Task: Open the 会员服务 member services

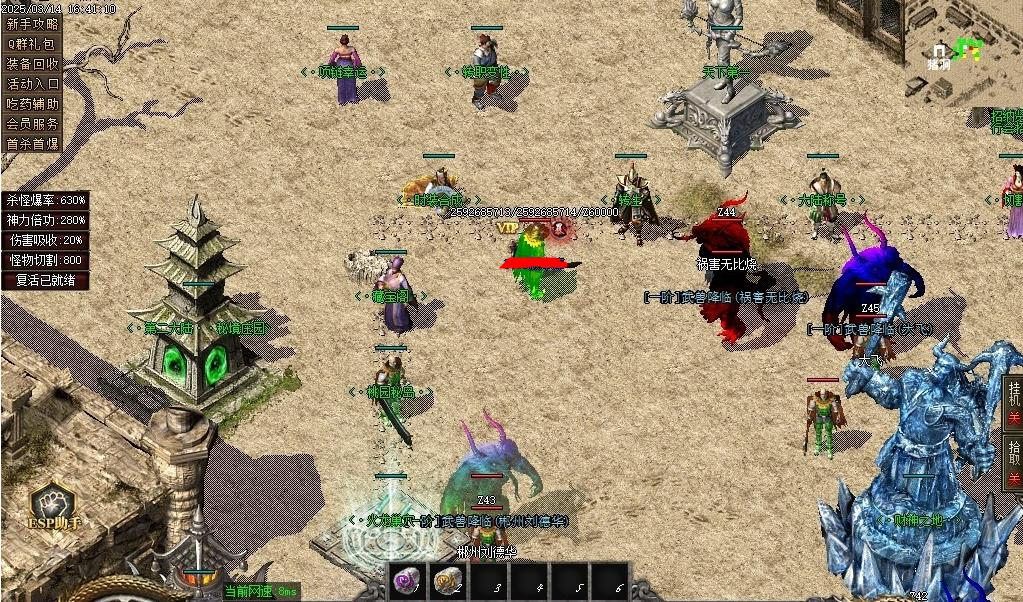Action: pyautogui.click(x=32, y=123)
